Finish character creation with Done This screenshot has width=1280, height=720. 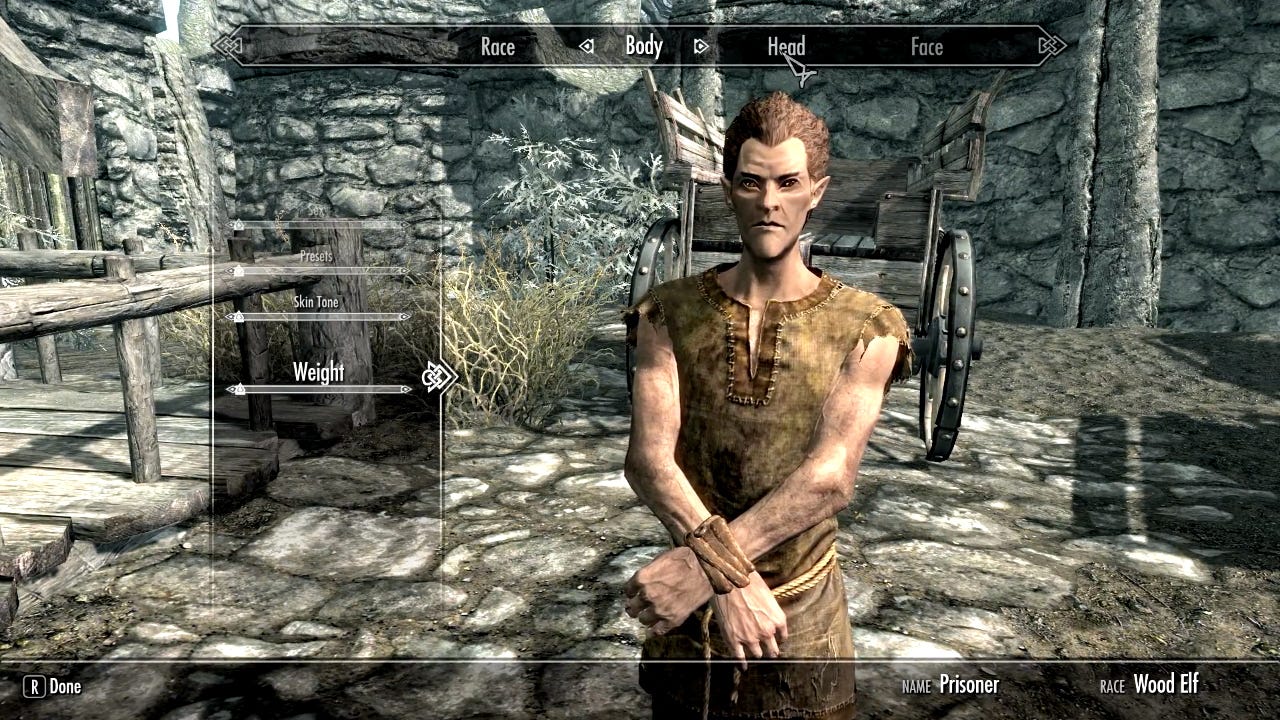[53, 686]
